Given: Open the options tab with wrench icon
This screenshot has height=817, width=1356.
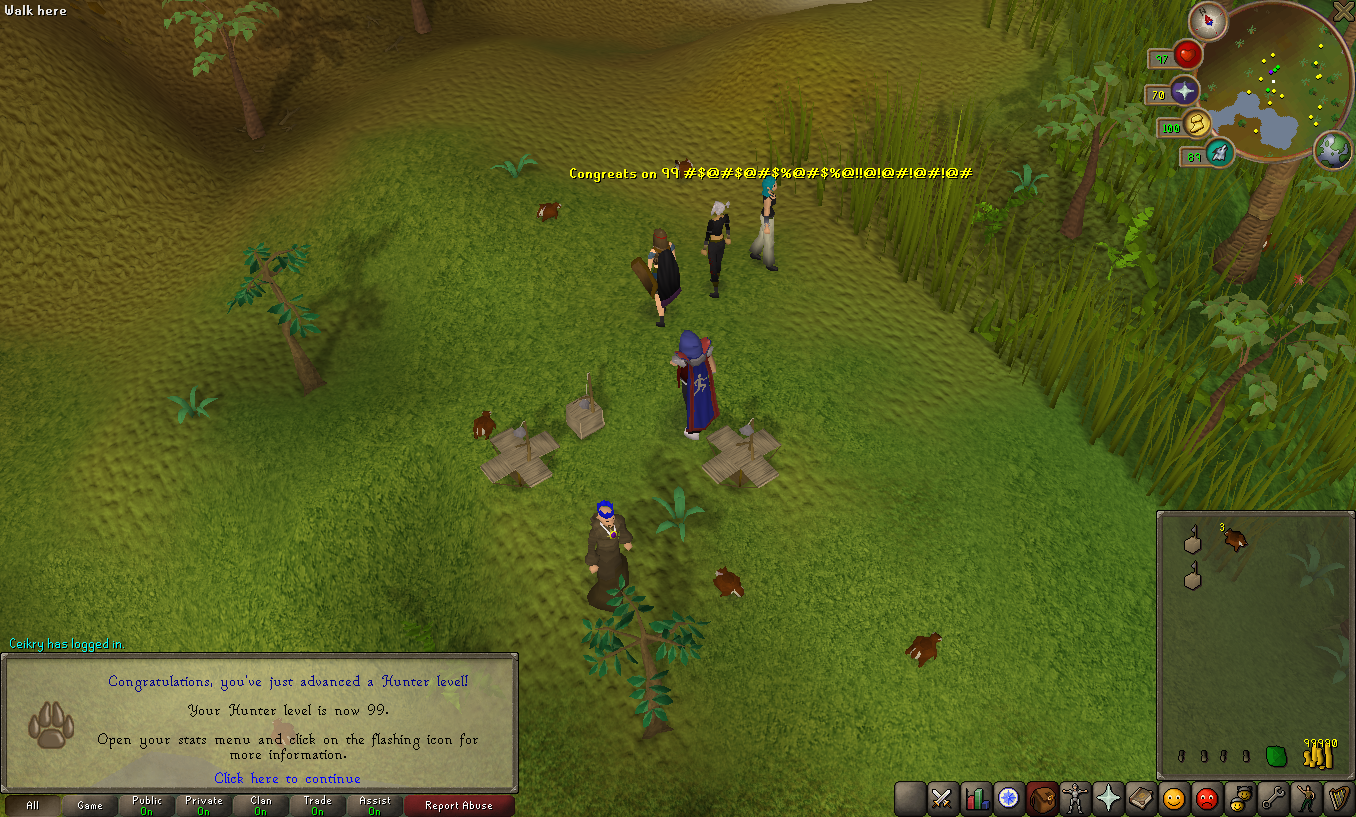Looking at the screenshot, I should click(x=1272, y=798).
